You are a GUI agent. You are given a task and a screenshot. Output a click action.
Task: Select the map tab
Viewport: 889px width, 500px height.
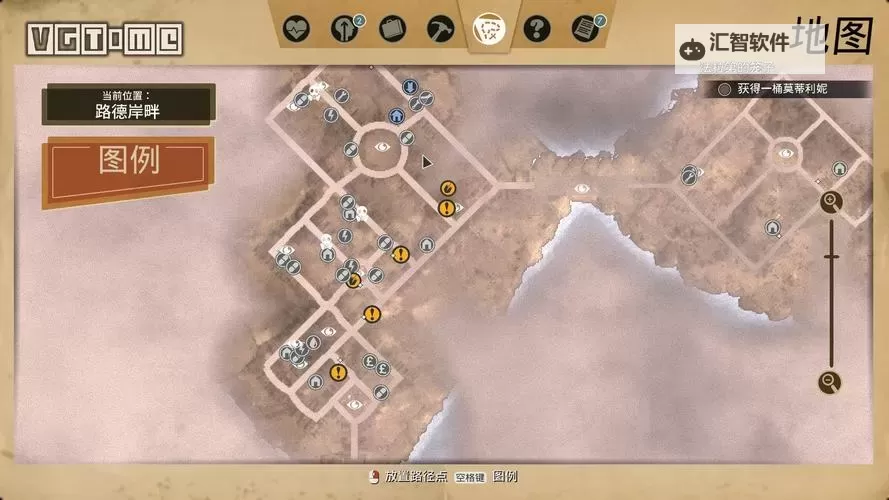pyautogui.click(x=489, y=27)
